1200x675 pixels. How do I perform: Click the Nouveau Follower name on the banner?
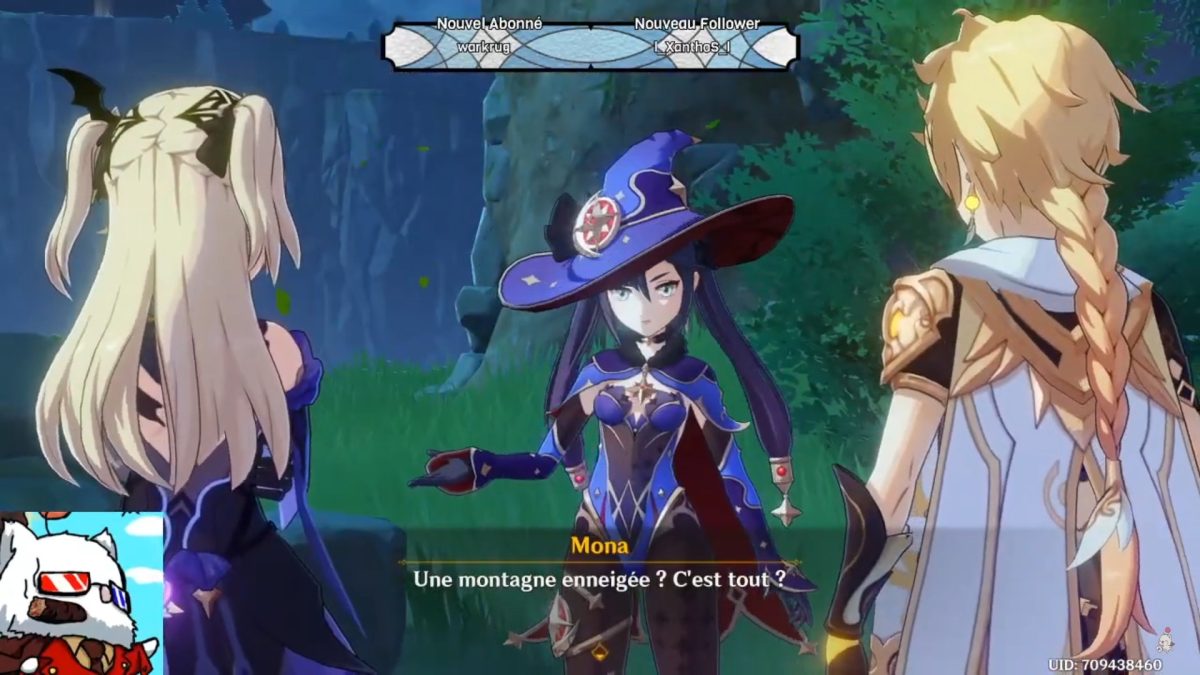tap(696, 46)
